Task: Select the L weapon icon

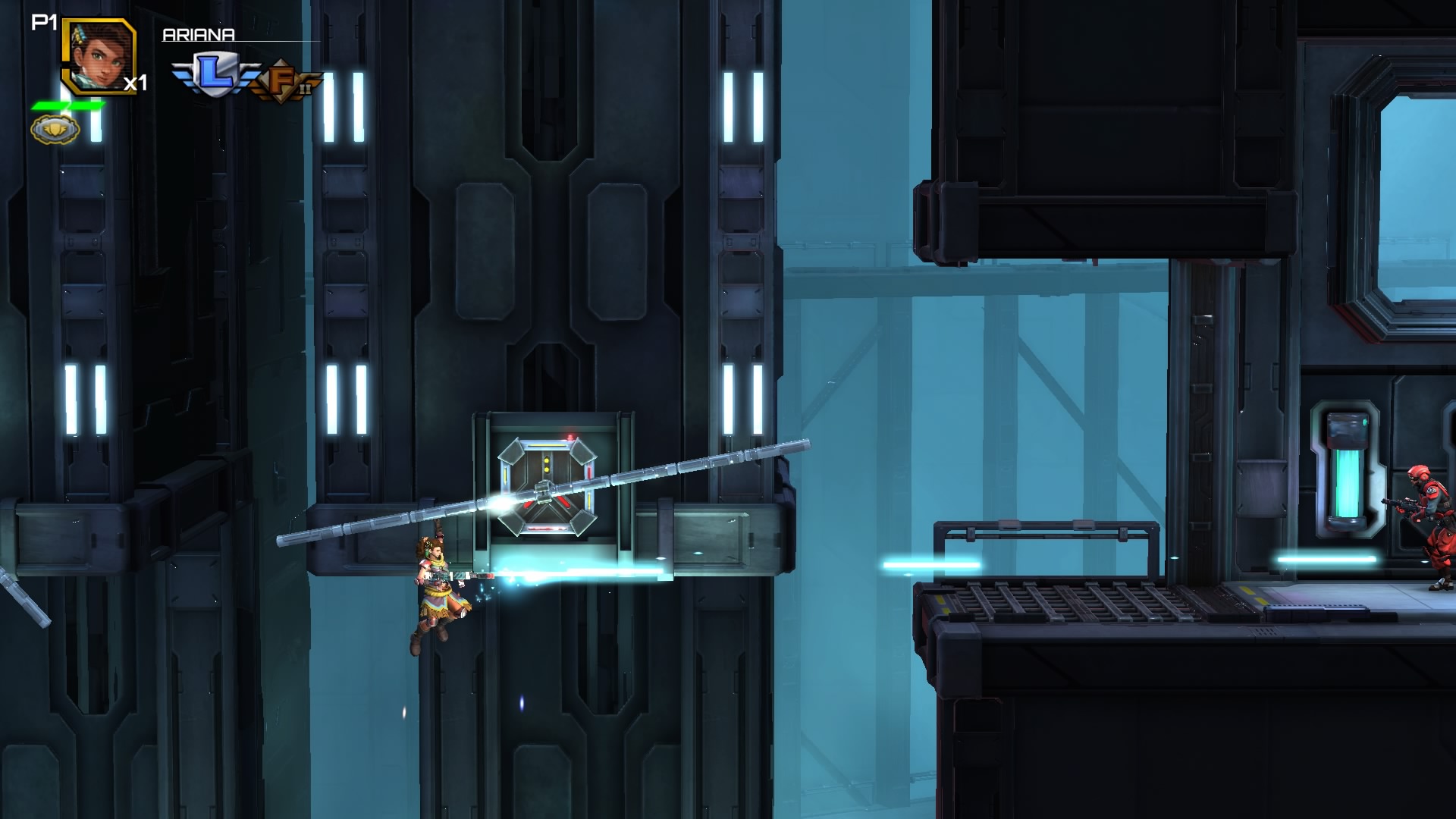Action: [215, 74]
